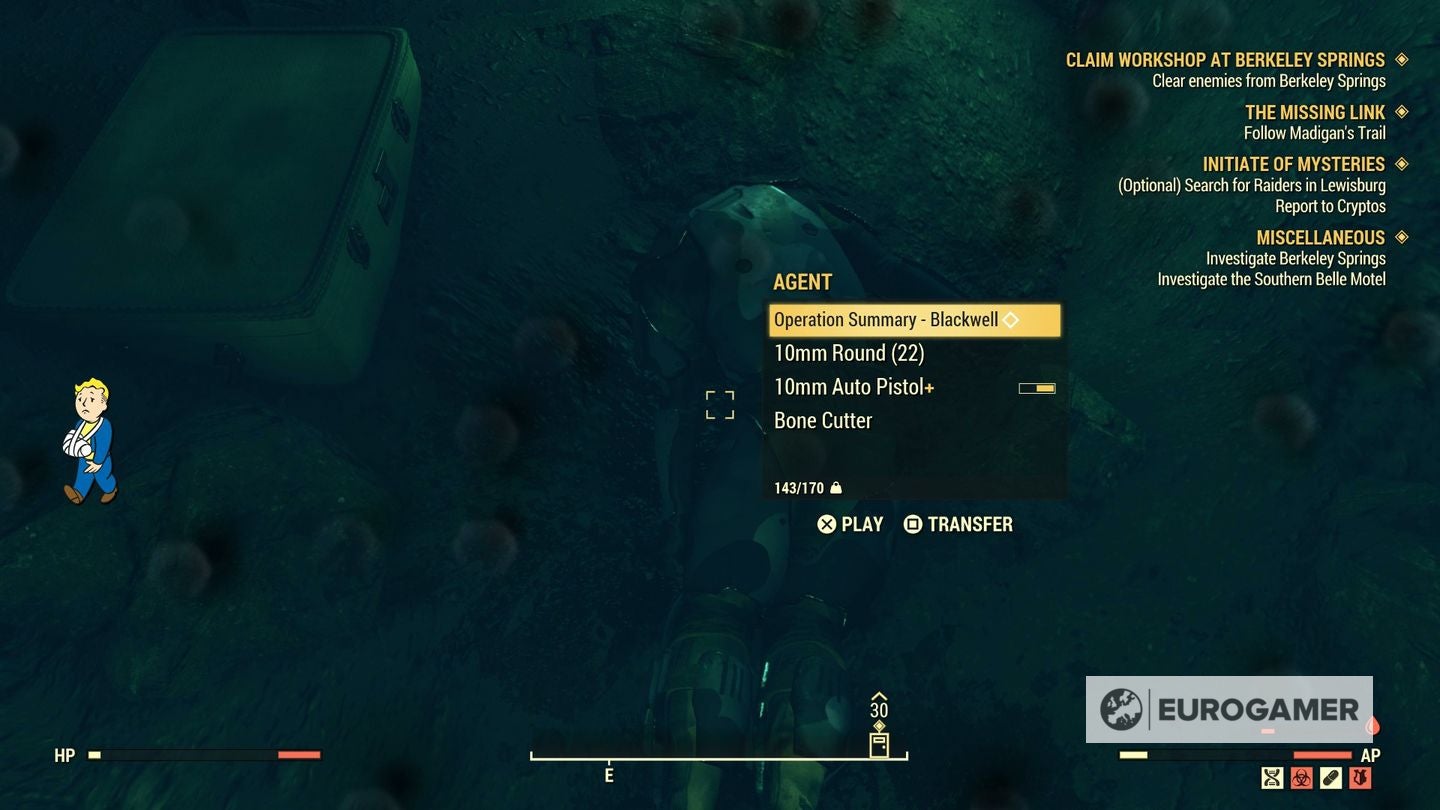Screen dimensions: 1440x810
Task: Select the AGENT container header
Action: [x=802, y=282]
